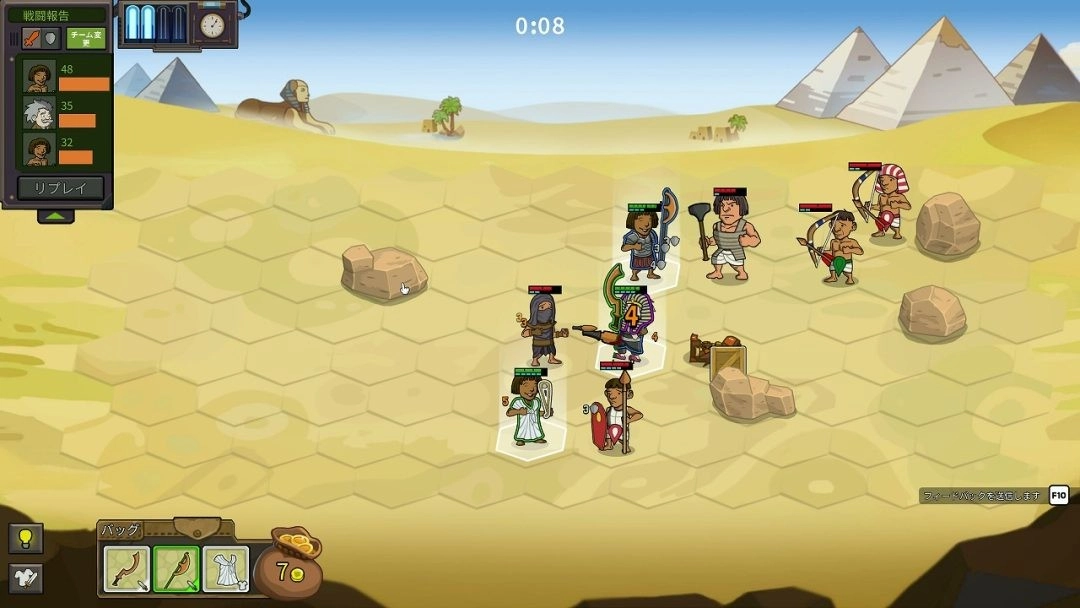Switch to the shield defense stats view
1080x608 pixels.
51,39
